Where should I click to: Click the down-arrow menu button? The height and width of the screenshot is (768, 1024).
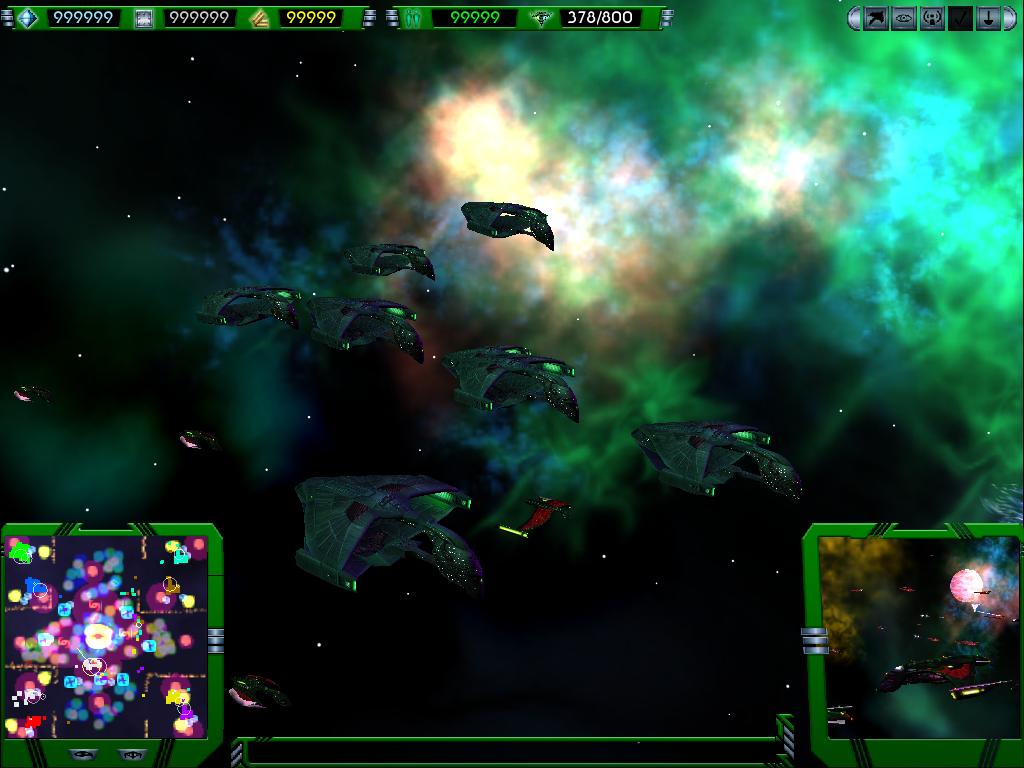[988, 18]
